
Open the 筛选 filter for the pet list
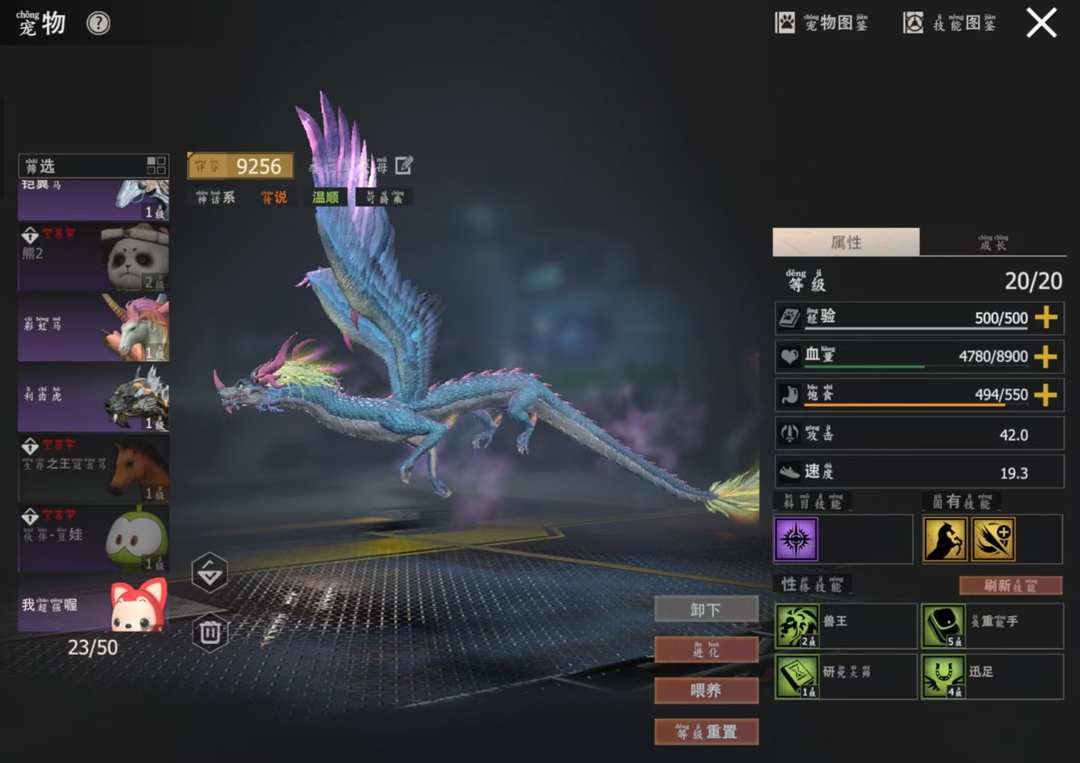(93, 166)
